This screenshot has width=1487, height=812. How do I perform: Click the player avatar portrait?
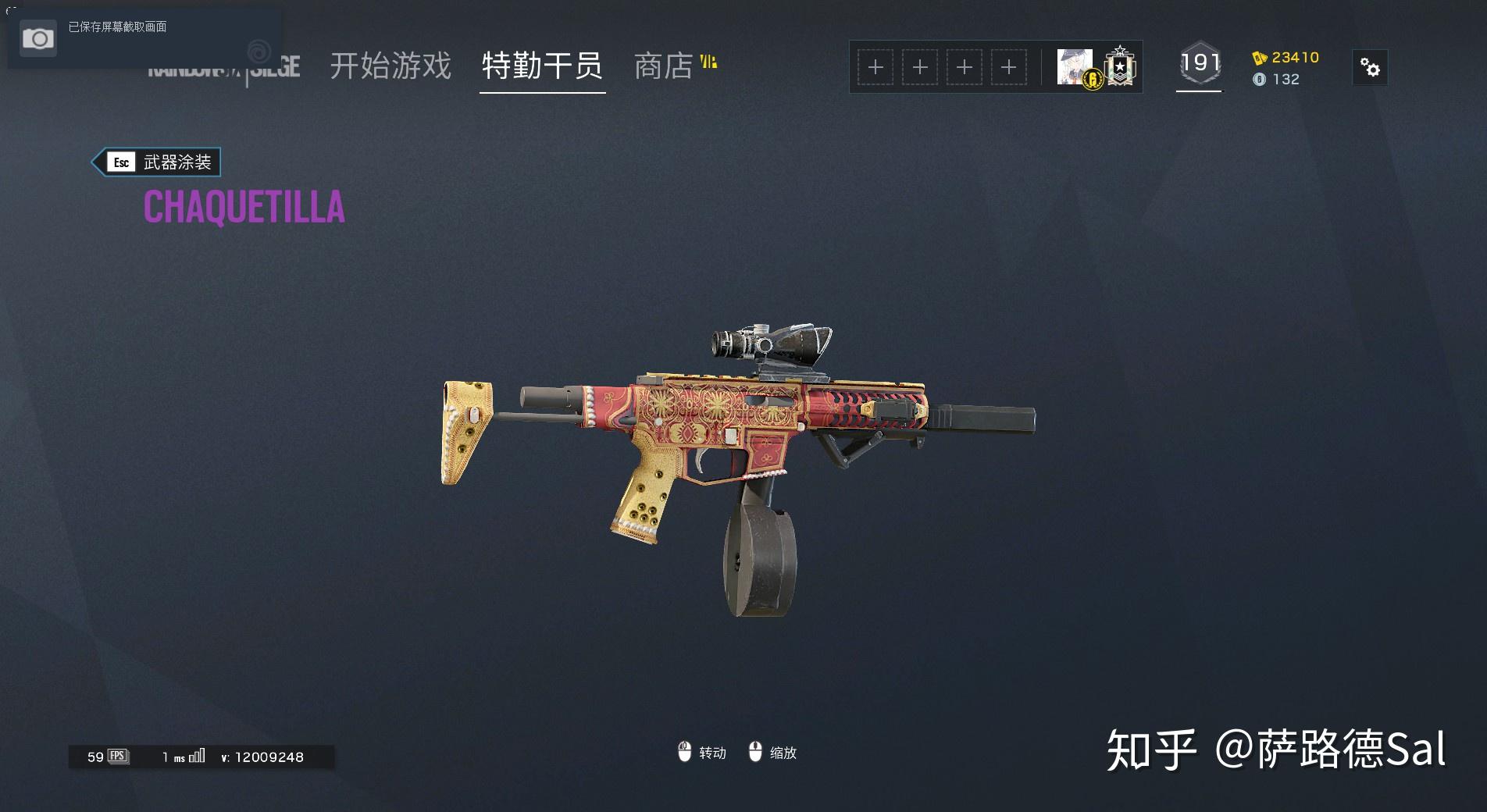[x=1075, y=66]
